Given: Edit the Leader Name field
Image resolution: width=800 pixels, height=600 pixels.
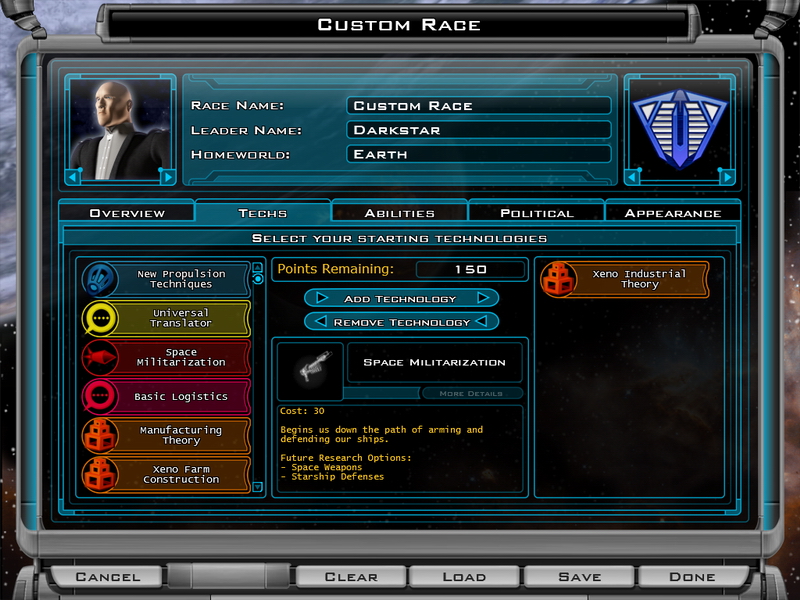Looking at the screenshot, I should [479, 130].
